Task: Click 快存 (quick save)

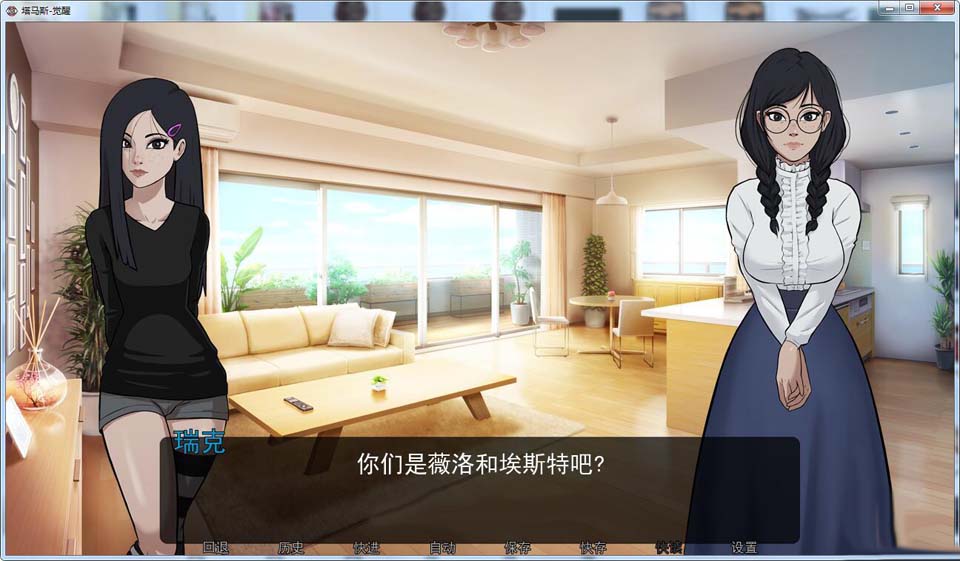Action: [593, 548]
